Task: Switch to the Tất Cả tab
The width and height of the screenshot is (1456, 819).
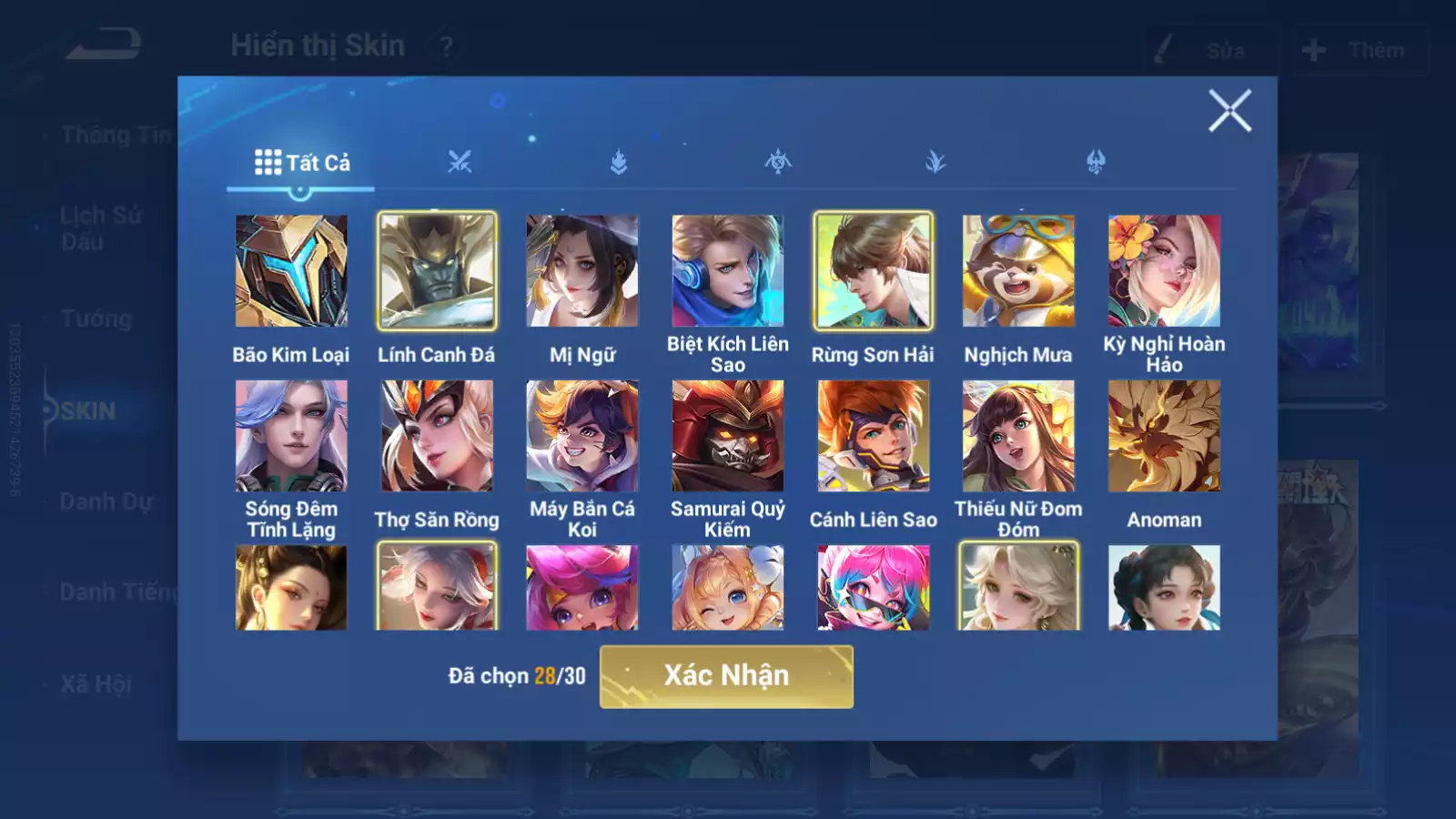Action: tap(301, 163)
